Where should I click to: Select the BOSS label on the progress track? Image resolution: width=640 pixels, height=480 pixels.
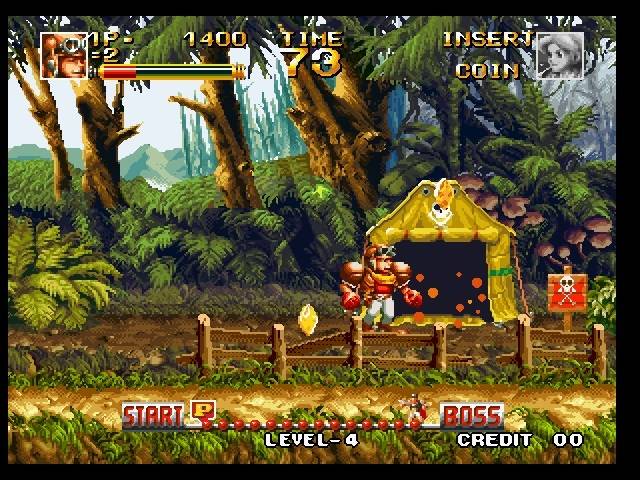pyautogui.click(x=472, y=414)
